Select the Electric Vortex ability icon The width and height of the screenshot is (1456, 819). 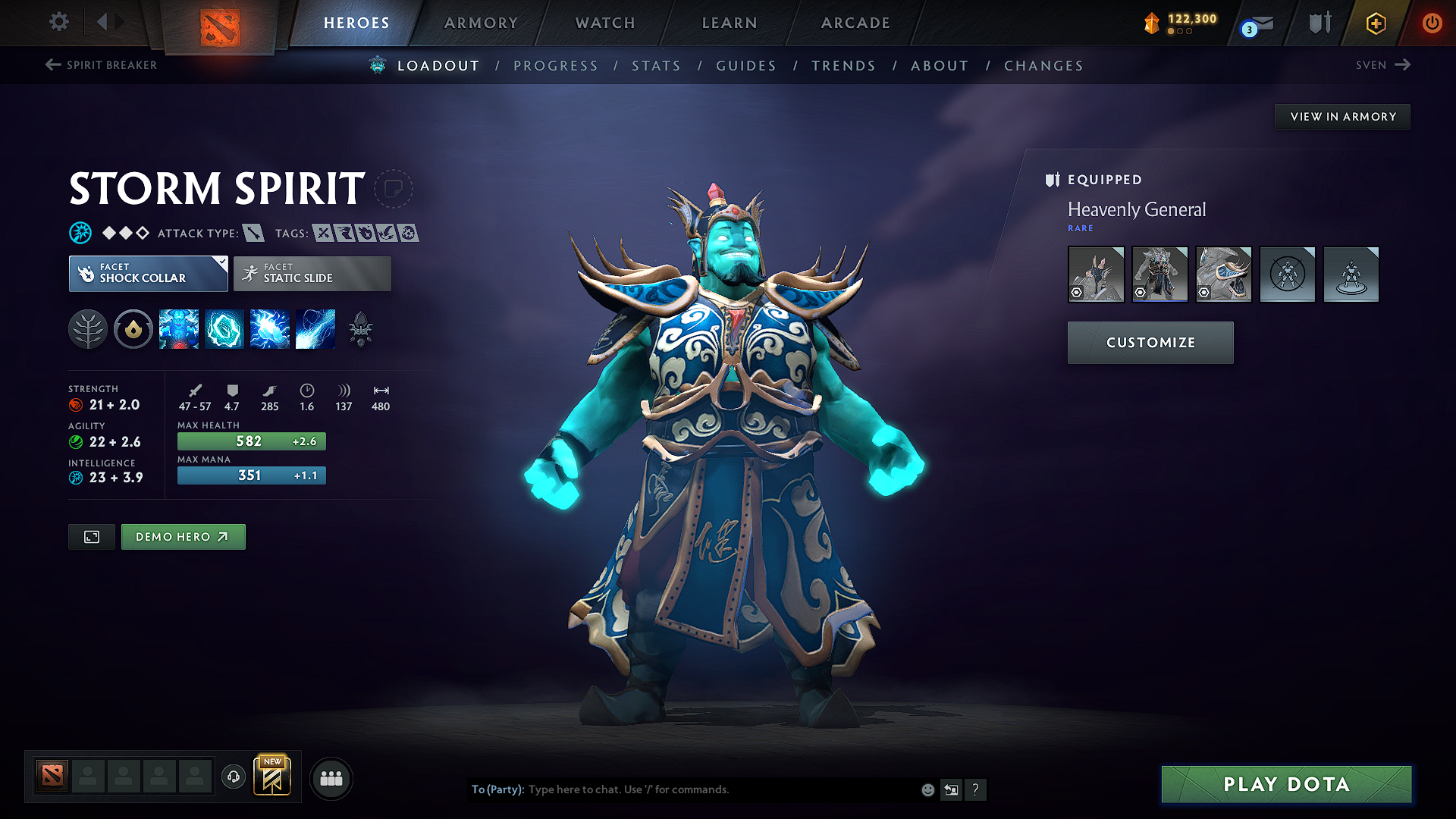(x=224, y=329)
